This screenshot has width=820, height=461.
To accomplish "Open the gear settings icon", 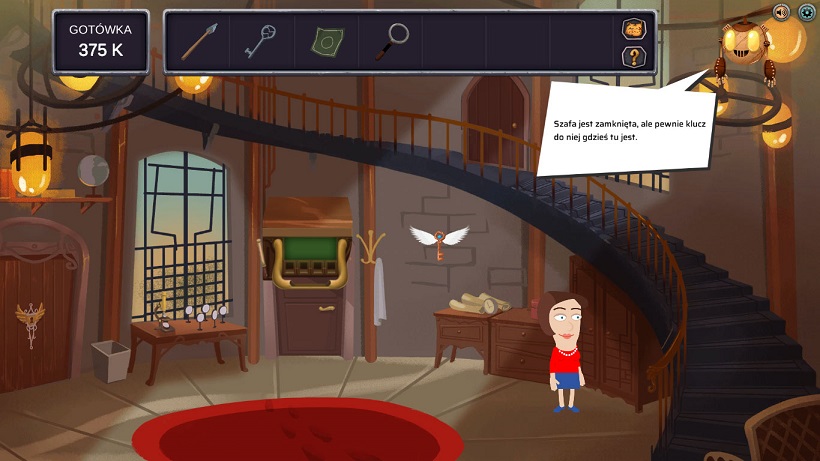I will tap(806, 12).
